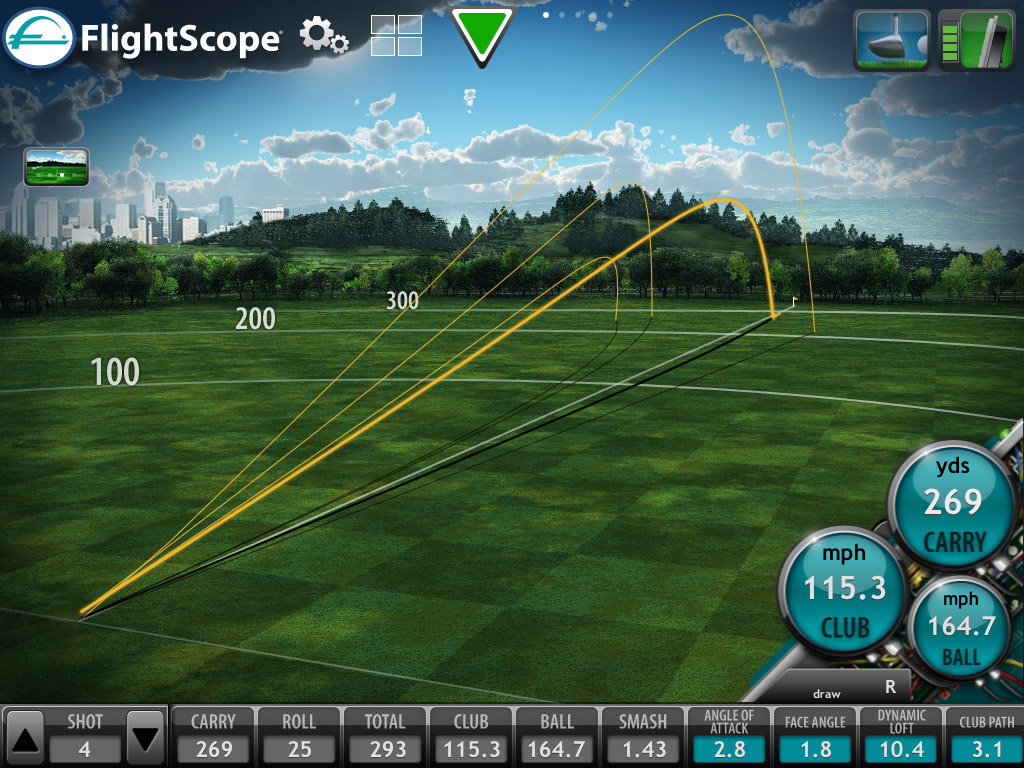The height and width of the screenshot is (768, 1024).
Task: Open the gear settings menu
Action: [x=323, y=36]
